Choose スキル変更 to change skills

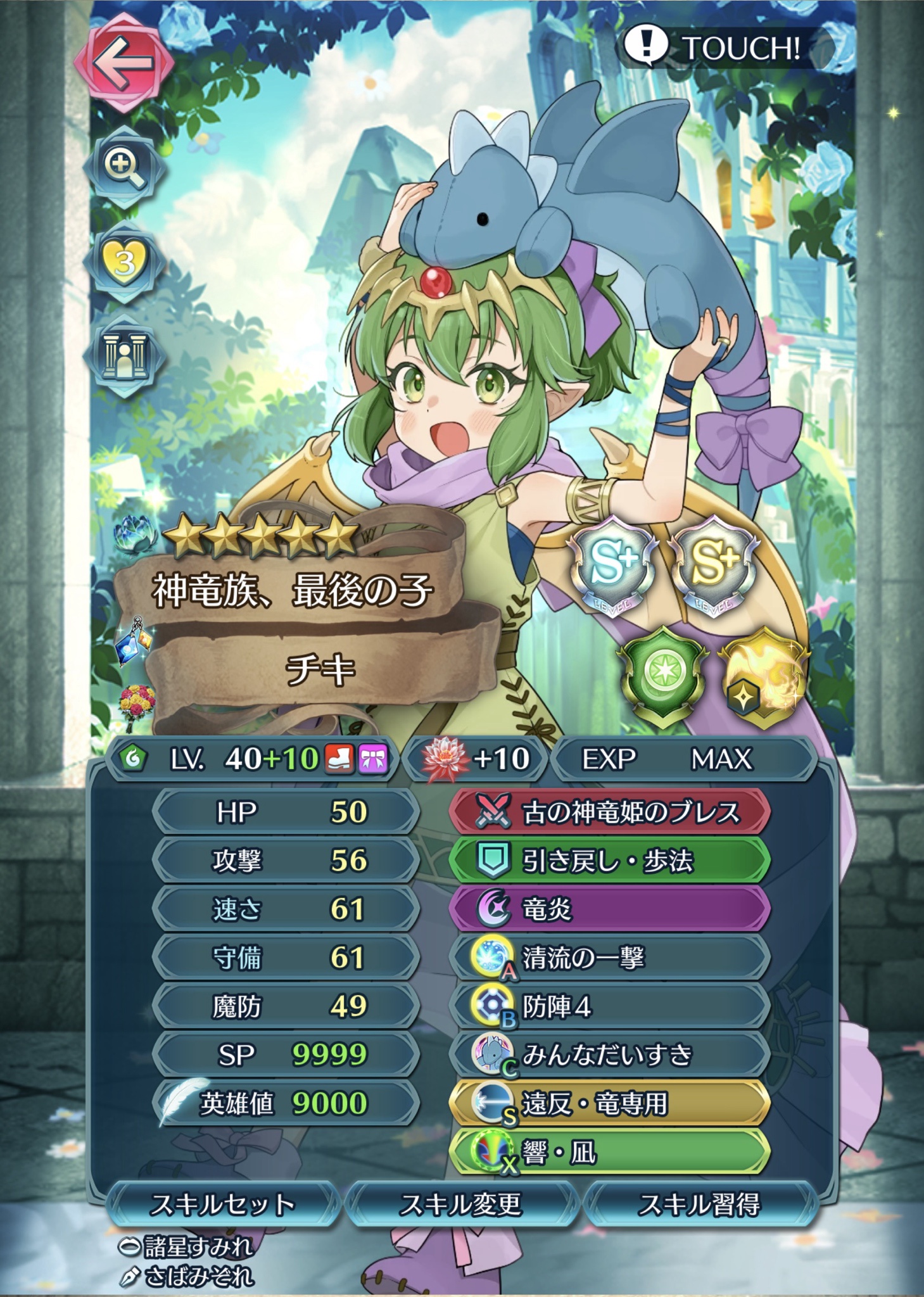[461, 1204]
